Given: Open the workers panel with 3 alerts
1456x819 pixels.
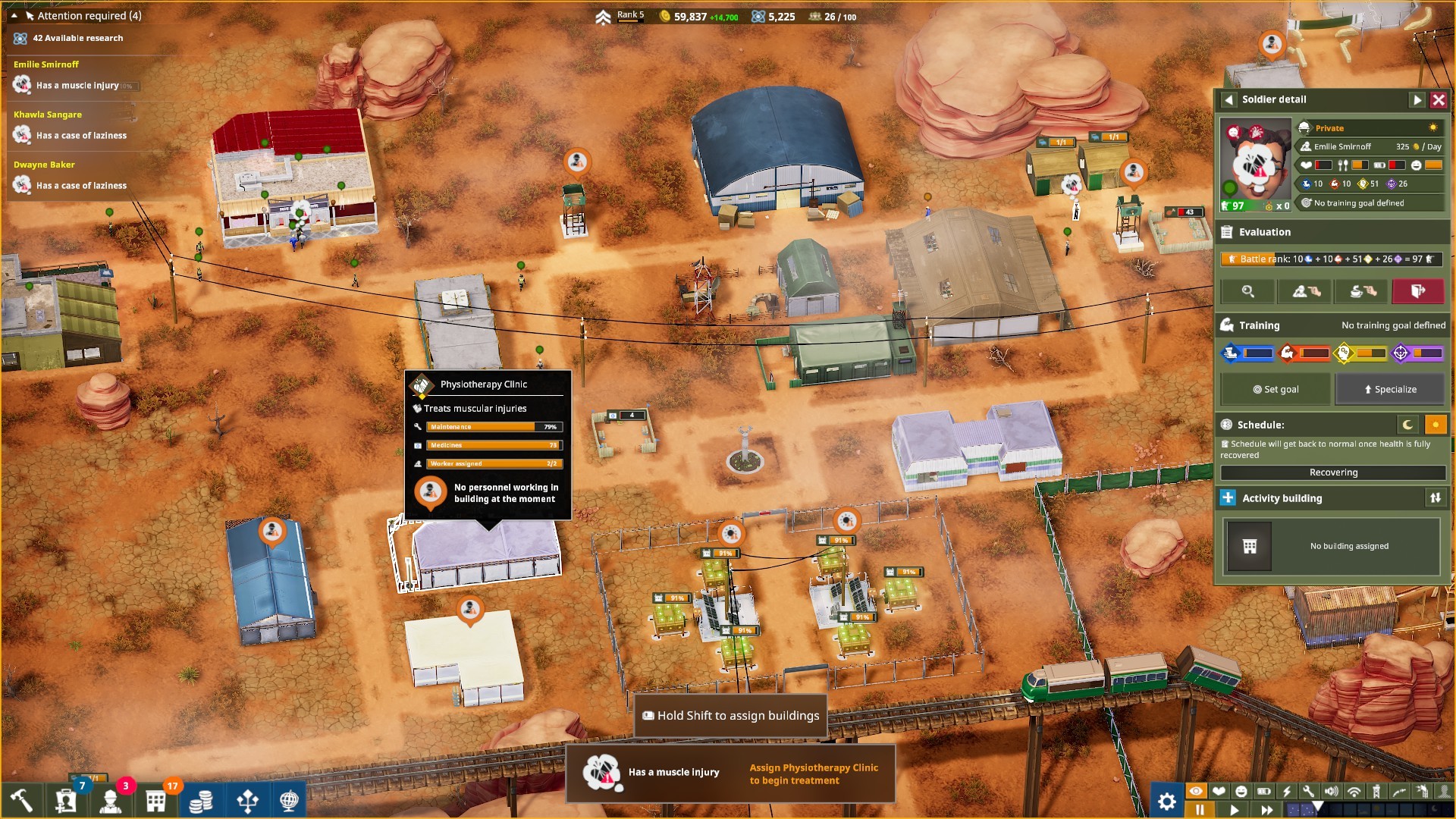Looking at the screenshot, I should tap(112, 800).
